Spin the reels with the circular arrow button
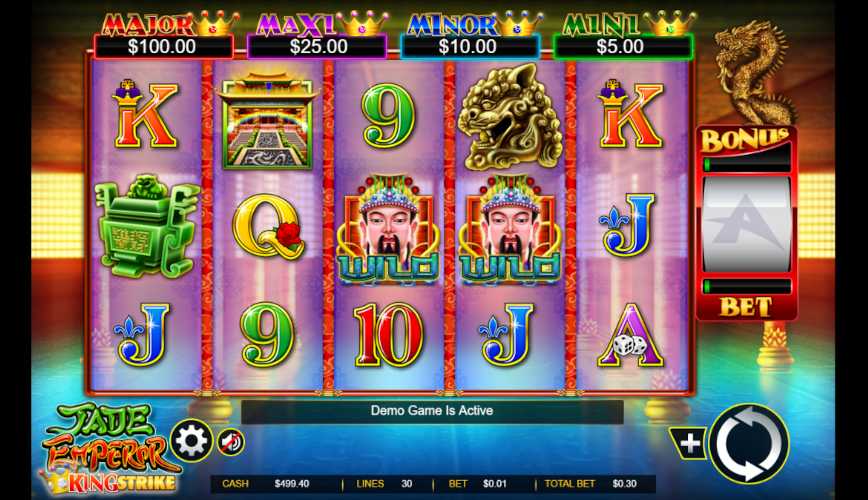This screenshot has width=868, height=500. point(748,443)
